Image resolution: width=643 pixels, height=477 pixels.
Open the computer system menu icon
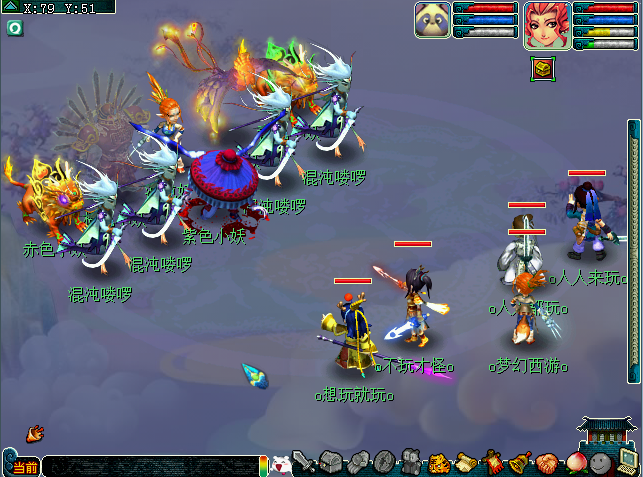(627, 461)
